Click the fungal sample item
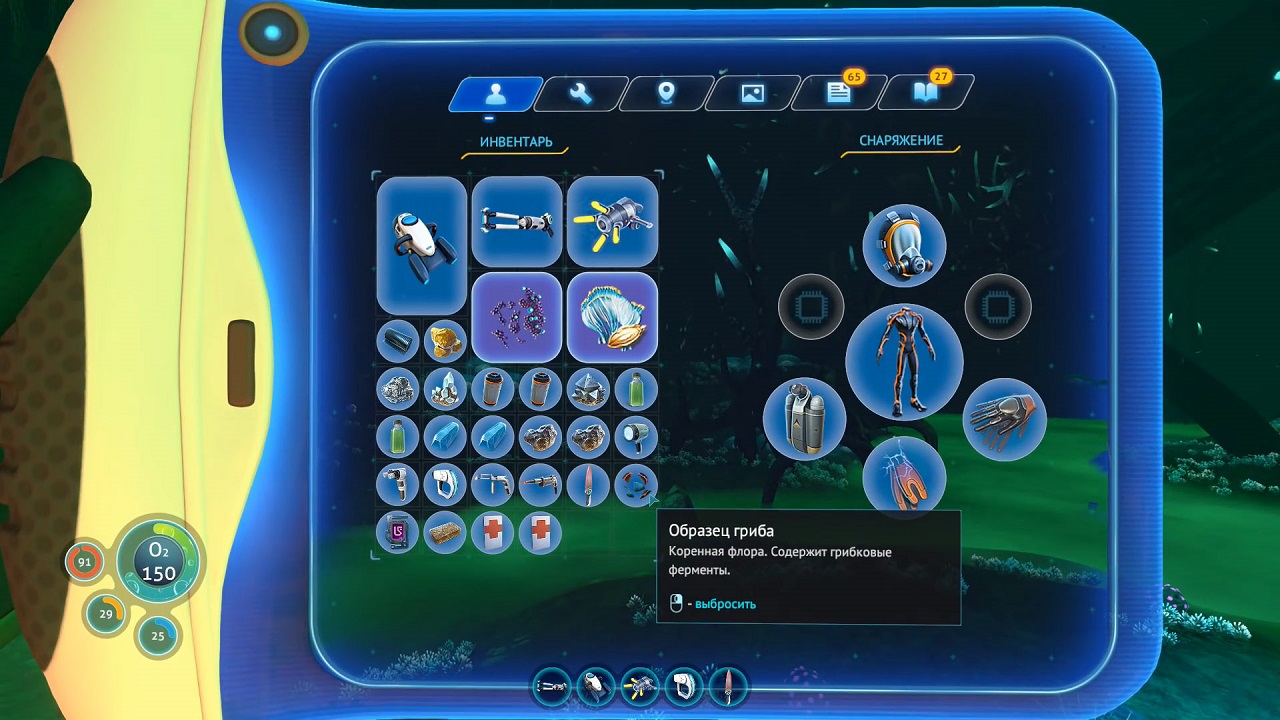Image resolution: width=1280 pixels, height=720 pixels. pyautogui.click(x=636, y=485)
